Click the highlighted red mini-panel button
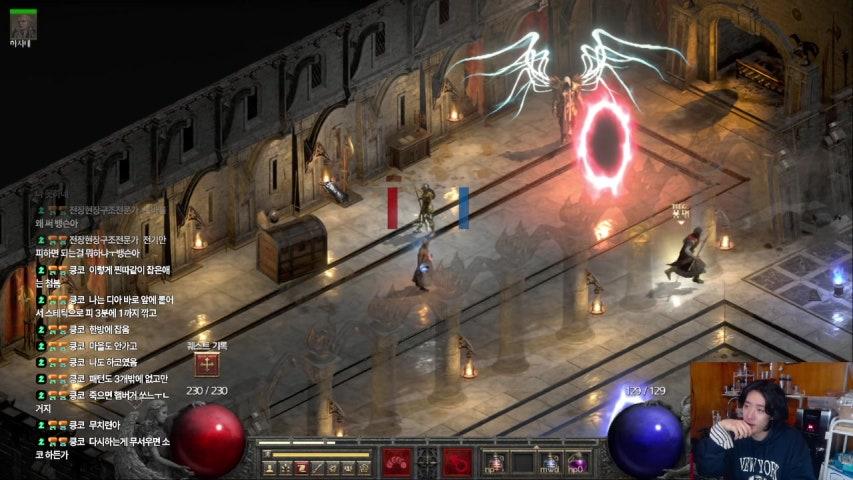The height and width of the screenshot is (480, 853). coord(301,467)
